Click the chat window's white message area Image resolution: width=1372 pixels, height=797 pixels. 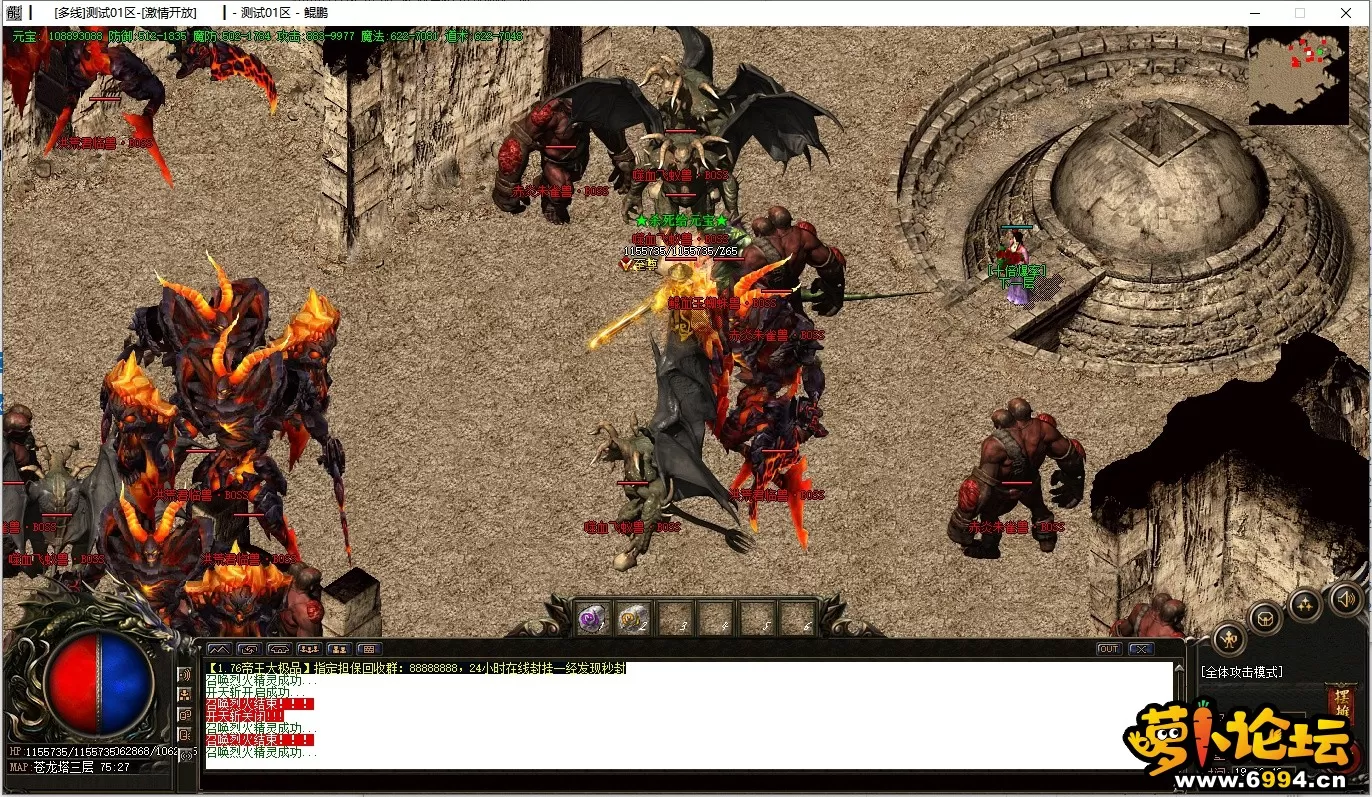[688, 715]
